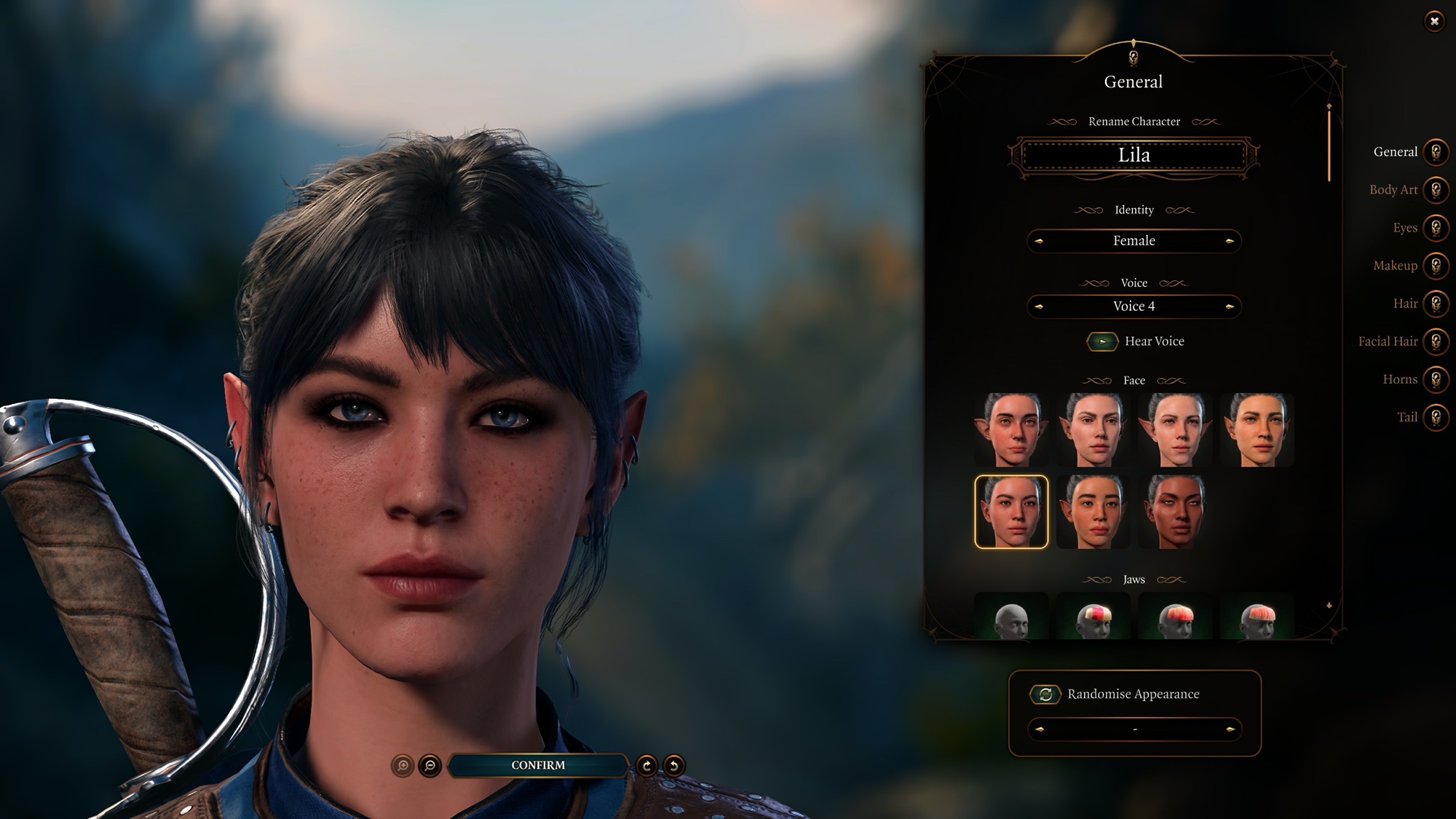The height and width of the screenshot is (819, 1456).
Task: Close the character editor with the X
Action: [1434, 21]
